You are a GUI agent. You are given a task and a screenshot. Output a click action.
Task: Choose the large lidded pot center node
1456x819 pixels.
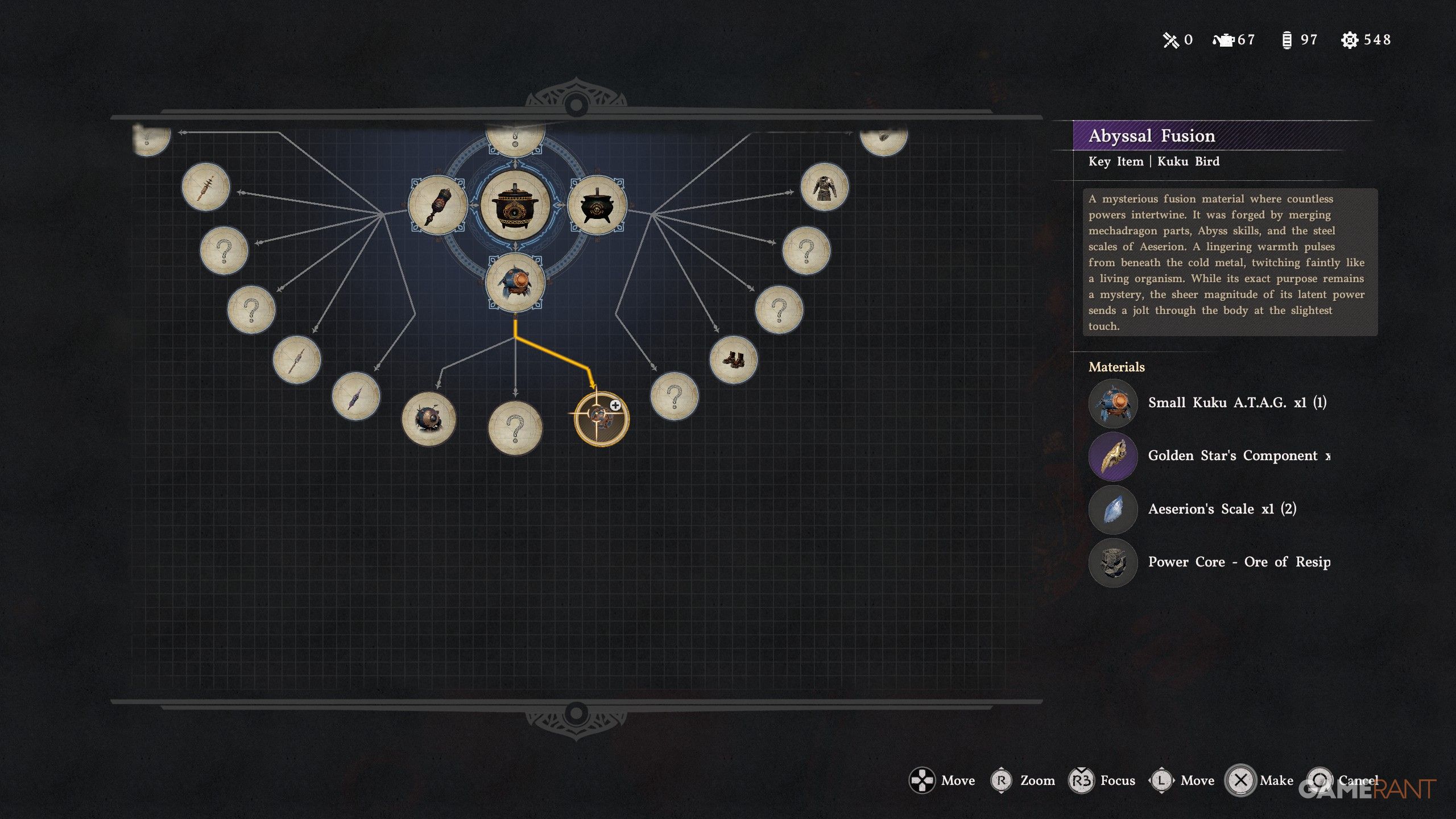point(515,206)
